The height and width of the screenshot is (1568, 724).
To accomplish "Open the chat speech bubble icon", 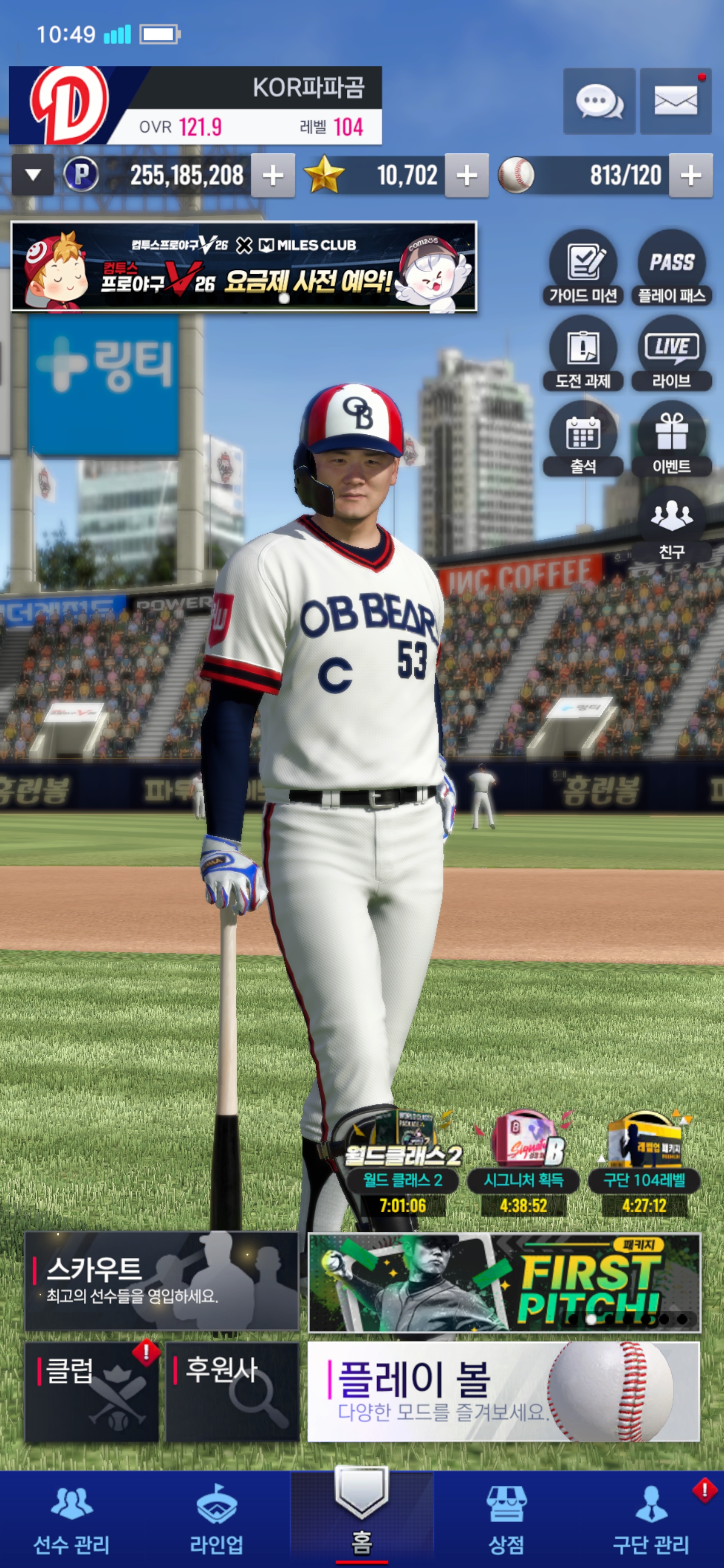I will click(x=599, y=101).
